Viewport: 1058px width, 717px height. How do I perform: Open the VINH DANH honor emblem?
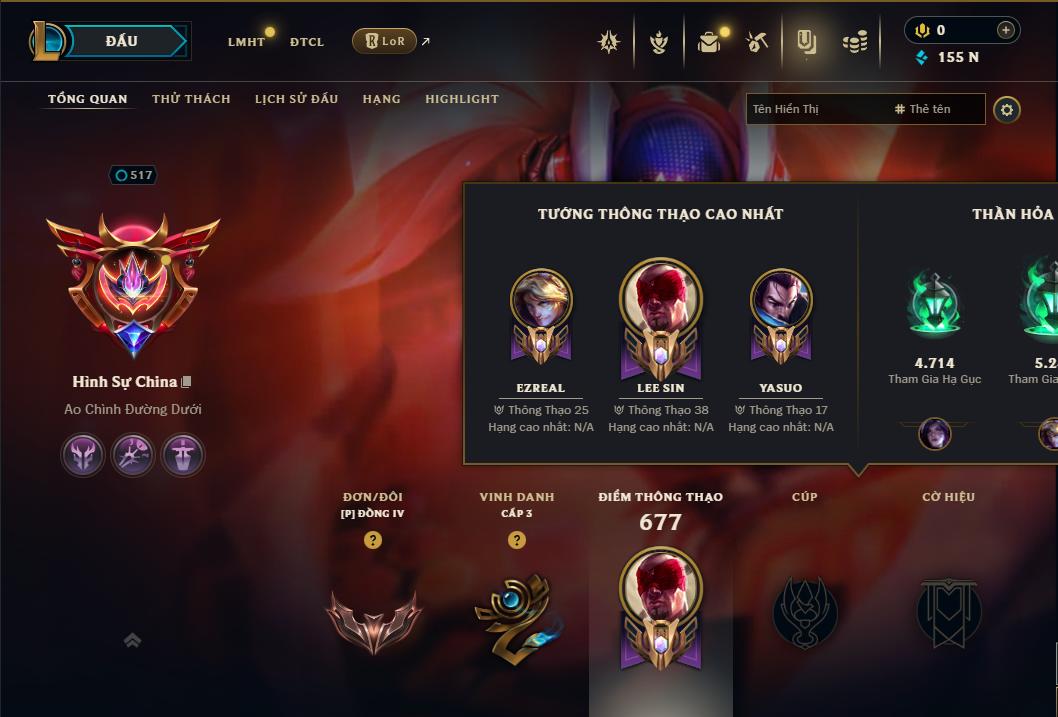[516, 617]
